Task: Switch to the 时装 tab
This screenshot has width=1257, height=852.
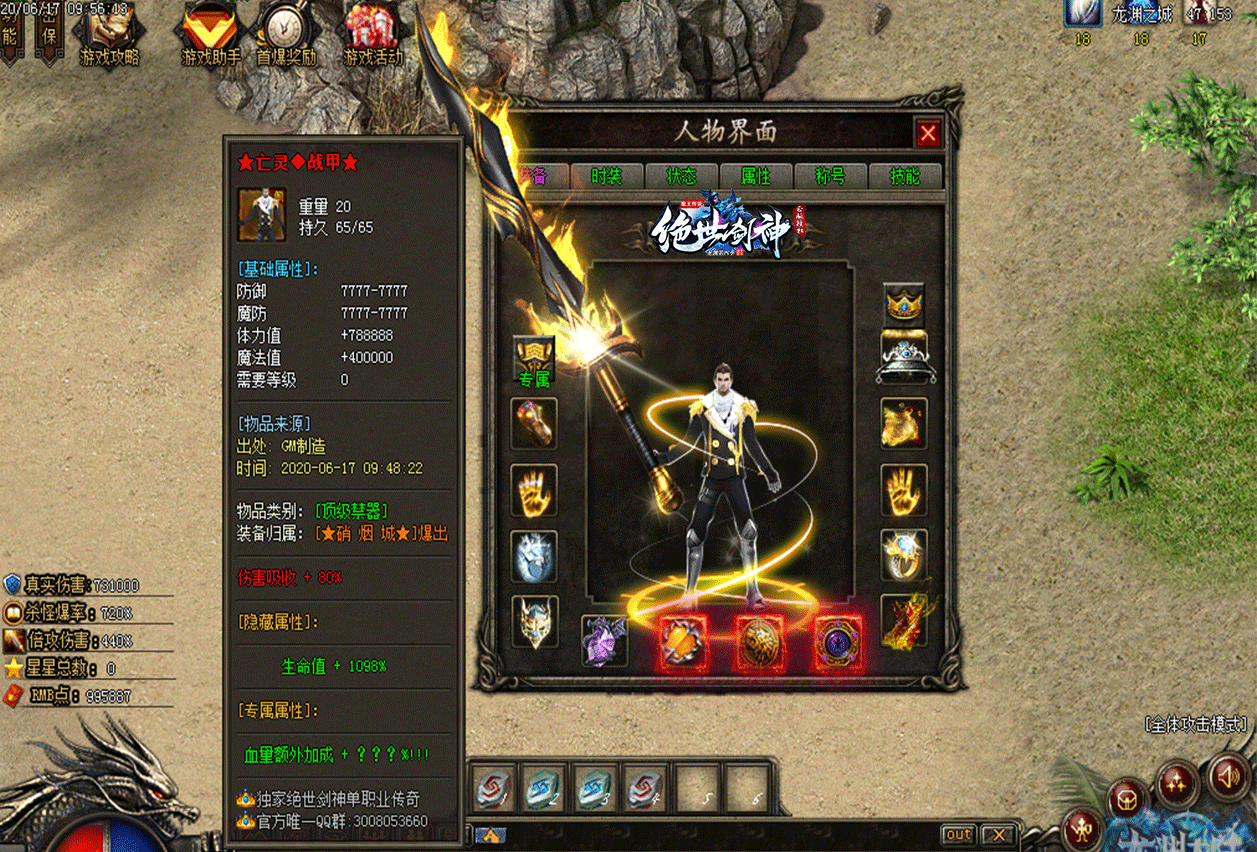Action: click(x=606, y=176)
